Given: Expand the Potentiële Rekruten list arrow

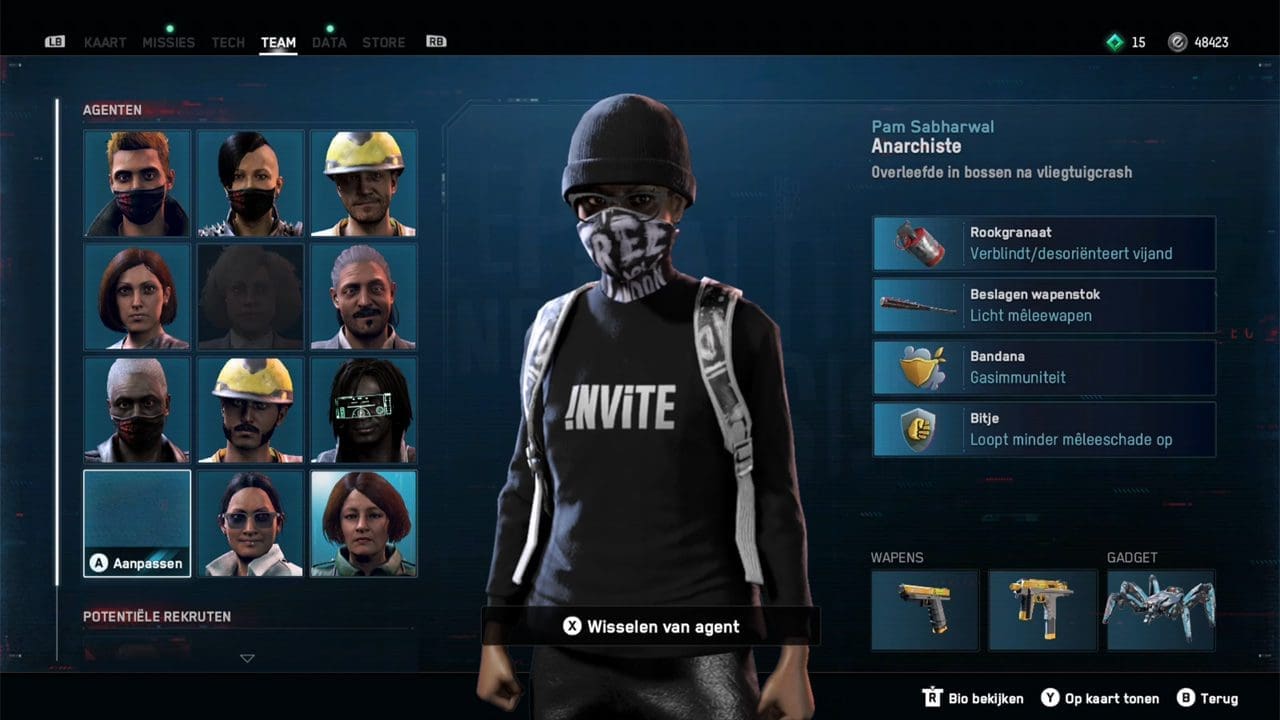Looking at the screenshot, I should (247, 658).
